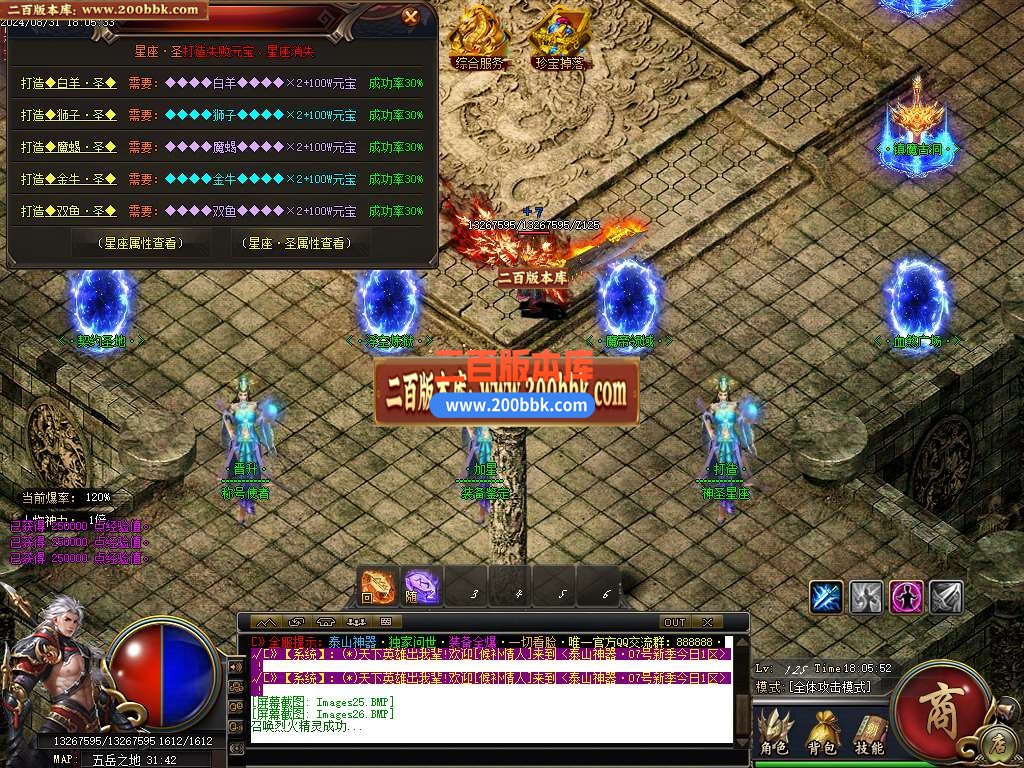The width and height of the screenshot is (1024, 768).
Task: Use the orange 回 scroll in hotbar
Action: (378, 587)
